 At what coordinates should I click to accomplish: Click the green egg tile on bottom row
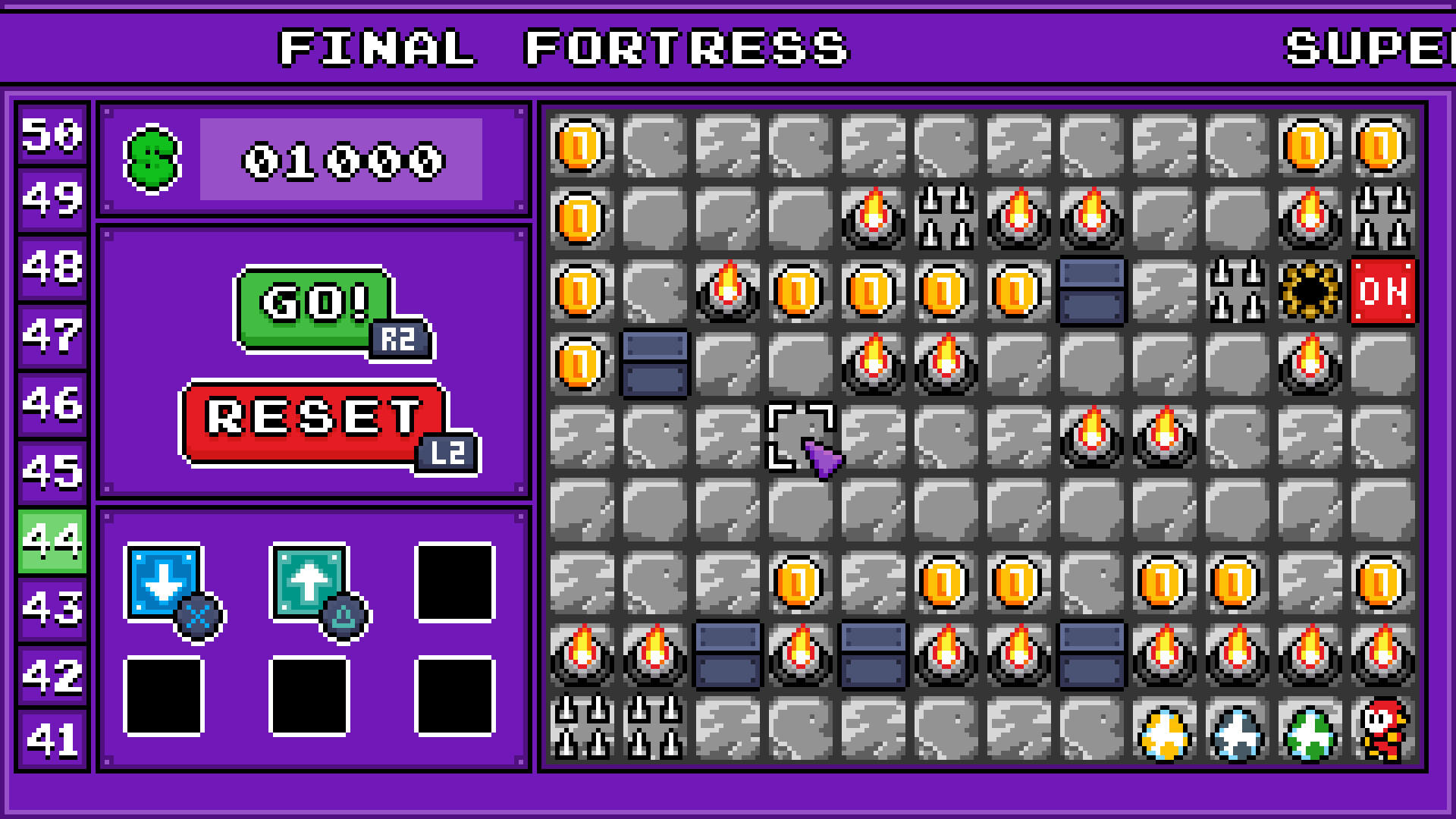[x=1310, y=733]
